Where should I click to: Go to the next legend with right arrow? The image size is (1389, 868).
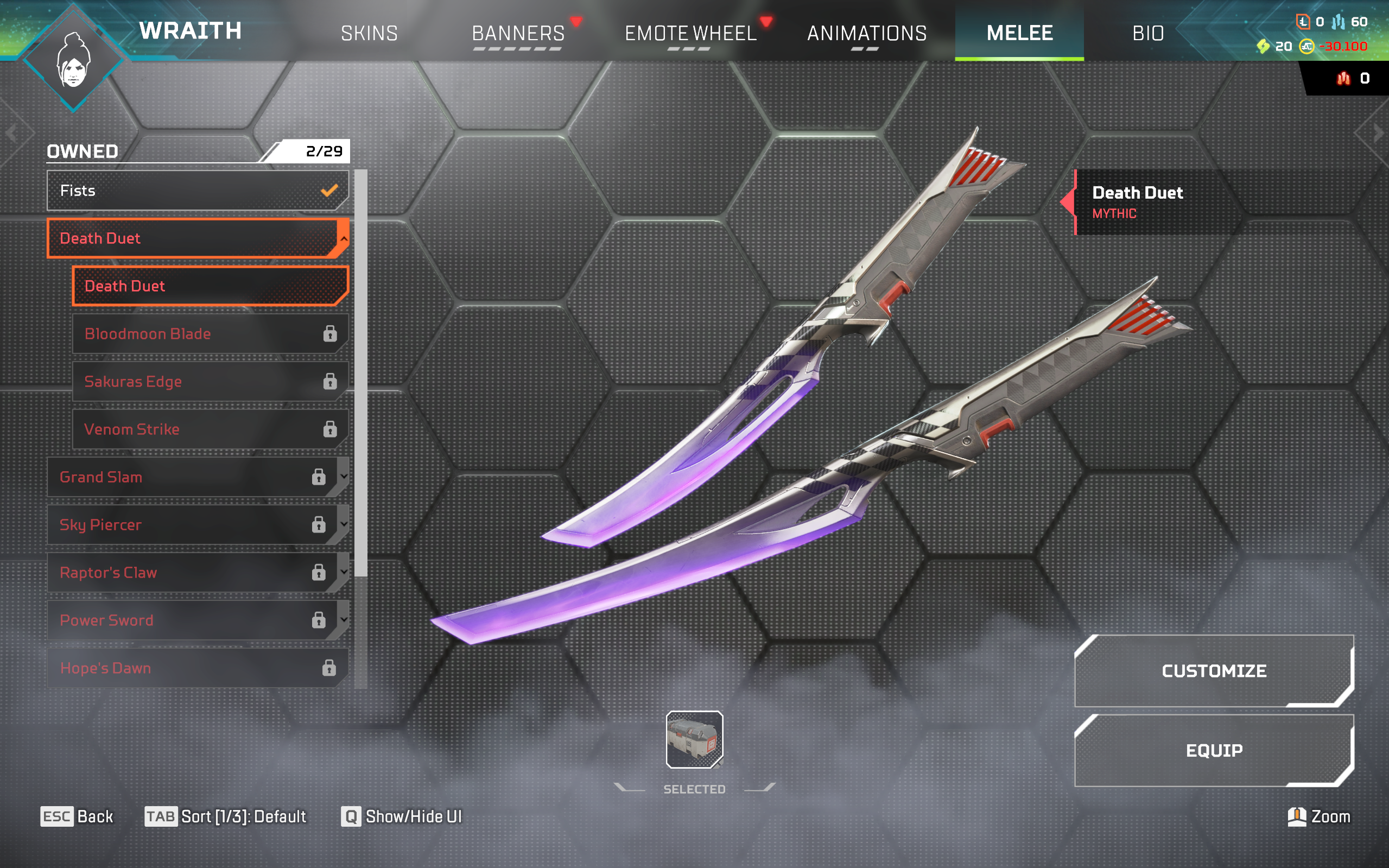[1378, 134]
